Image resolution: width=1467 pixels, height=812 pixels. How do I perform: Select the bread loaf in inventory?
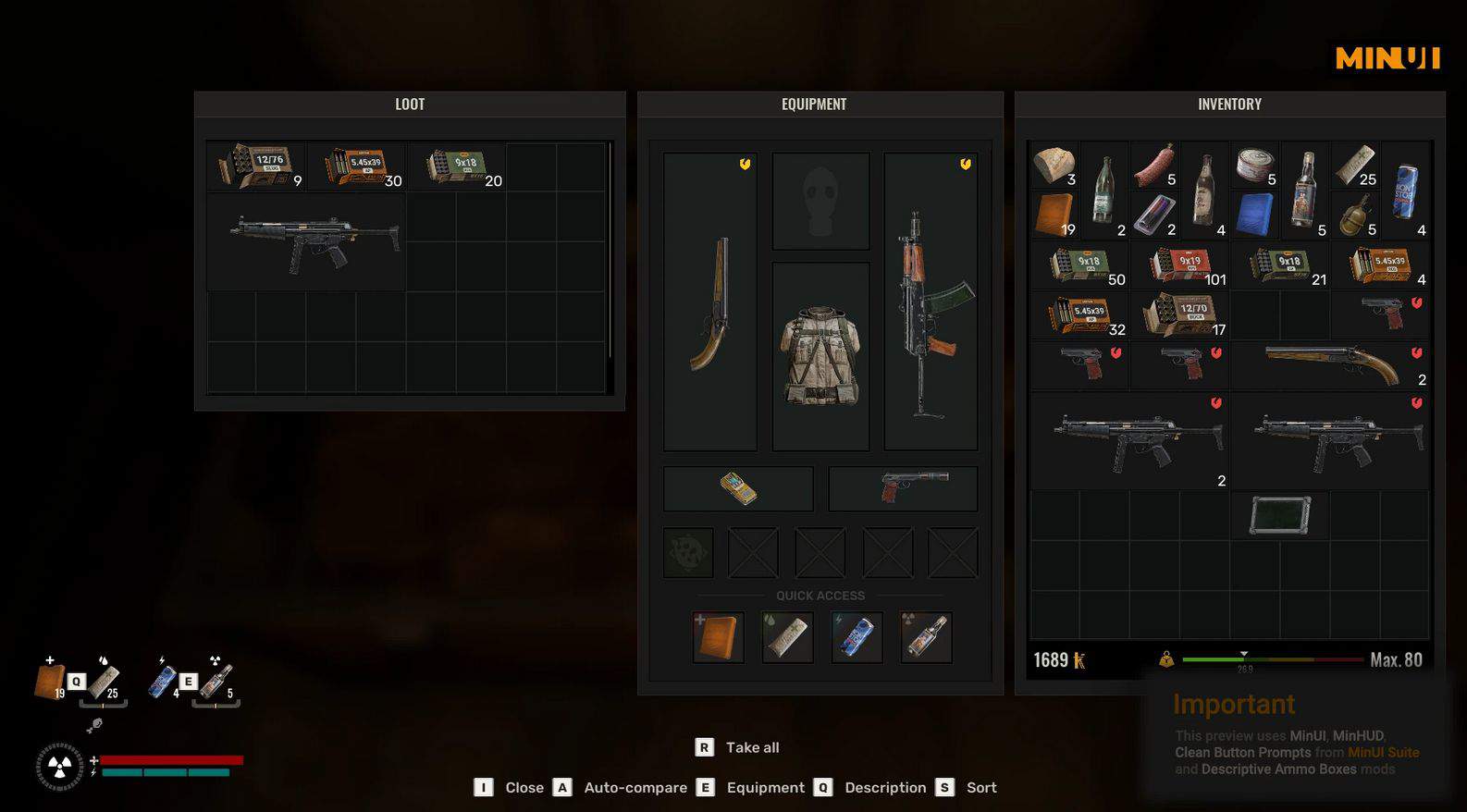1054,166
